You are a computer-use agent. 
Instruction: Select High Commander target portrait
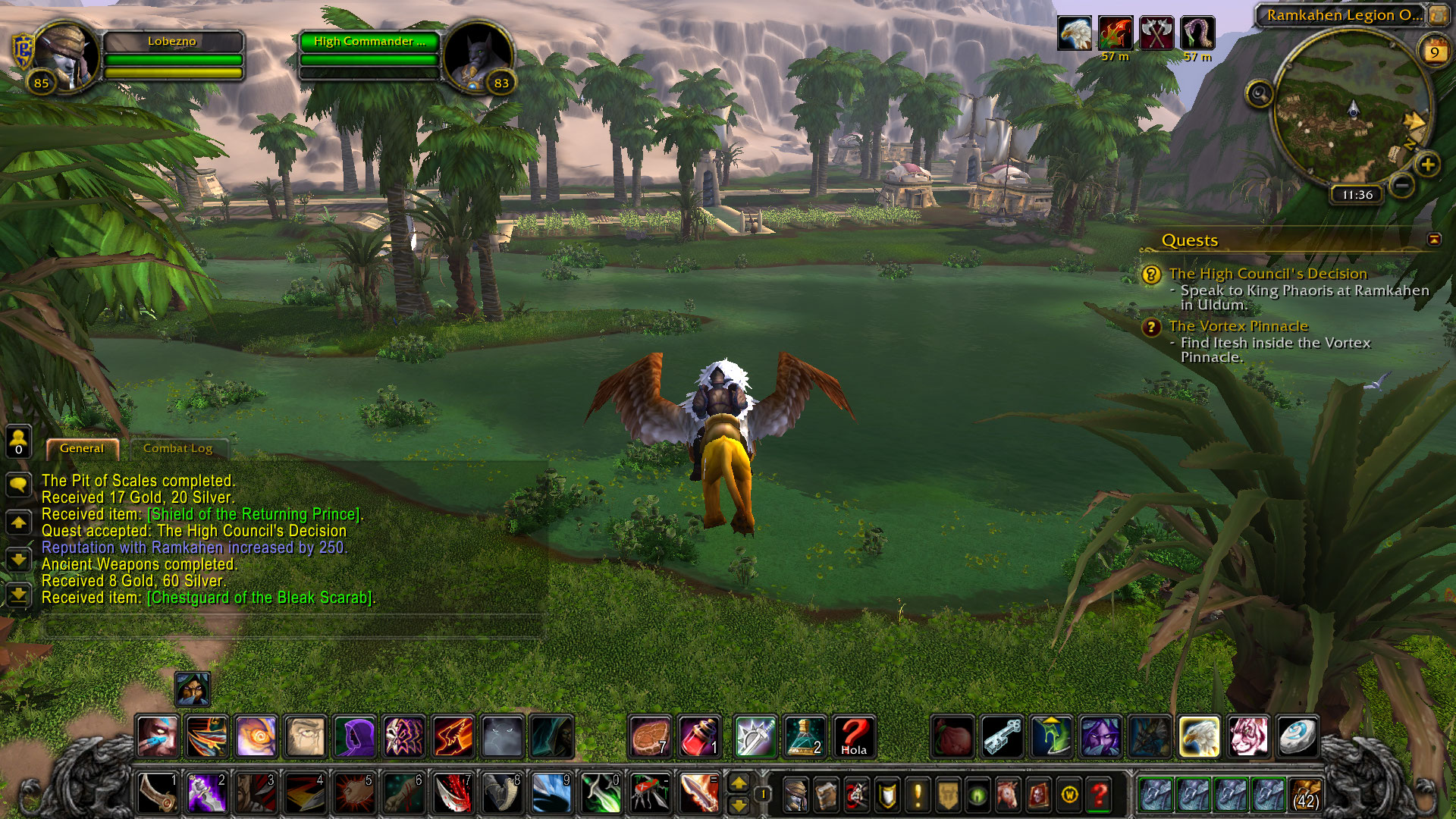point(477,58)
